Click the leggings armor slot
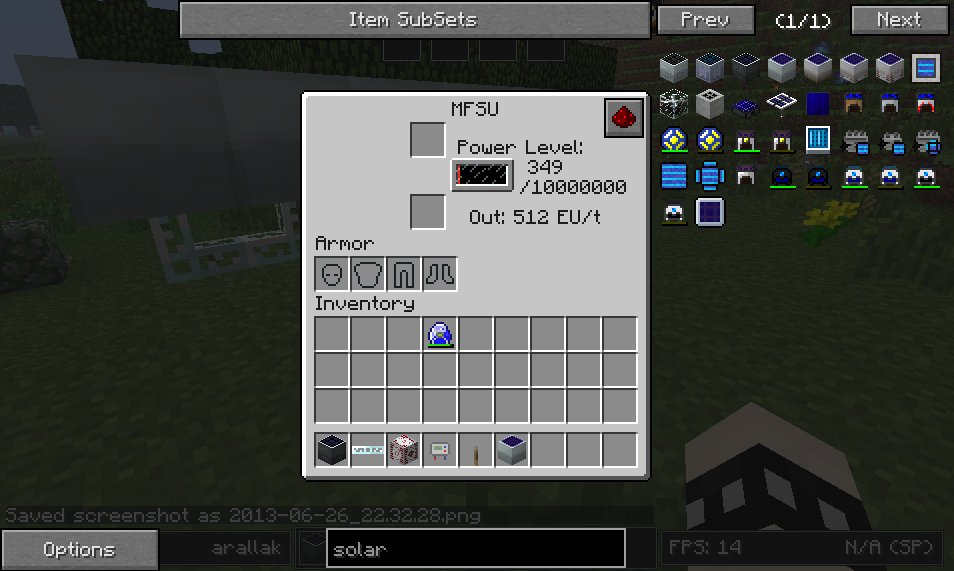Image resolution: width=954 pixels, height=571 pixels. click(405, 273)
